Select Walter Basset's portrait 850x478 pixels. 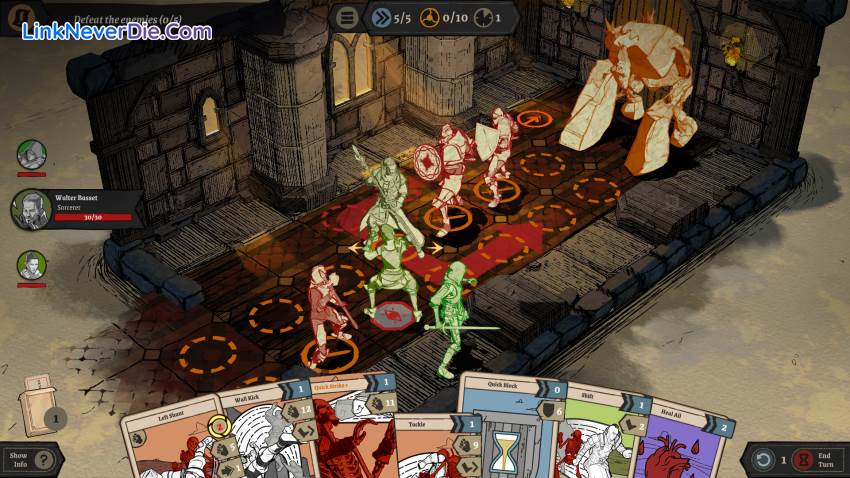click(32, 210)
